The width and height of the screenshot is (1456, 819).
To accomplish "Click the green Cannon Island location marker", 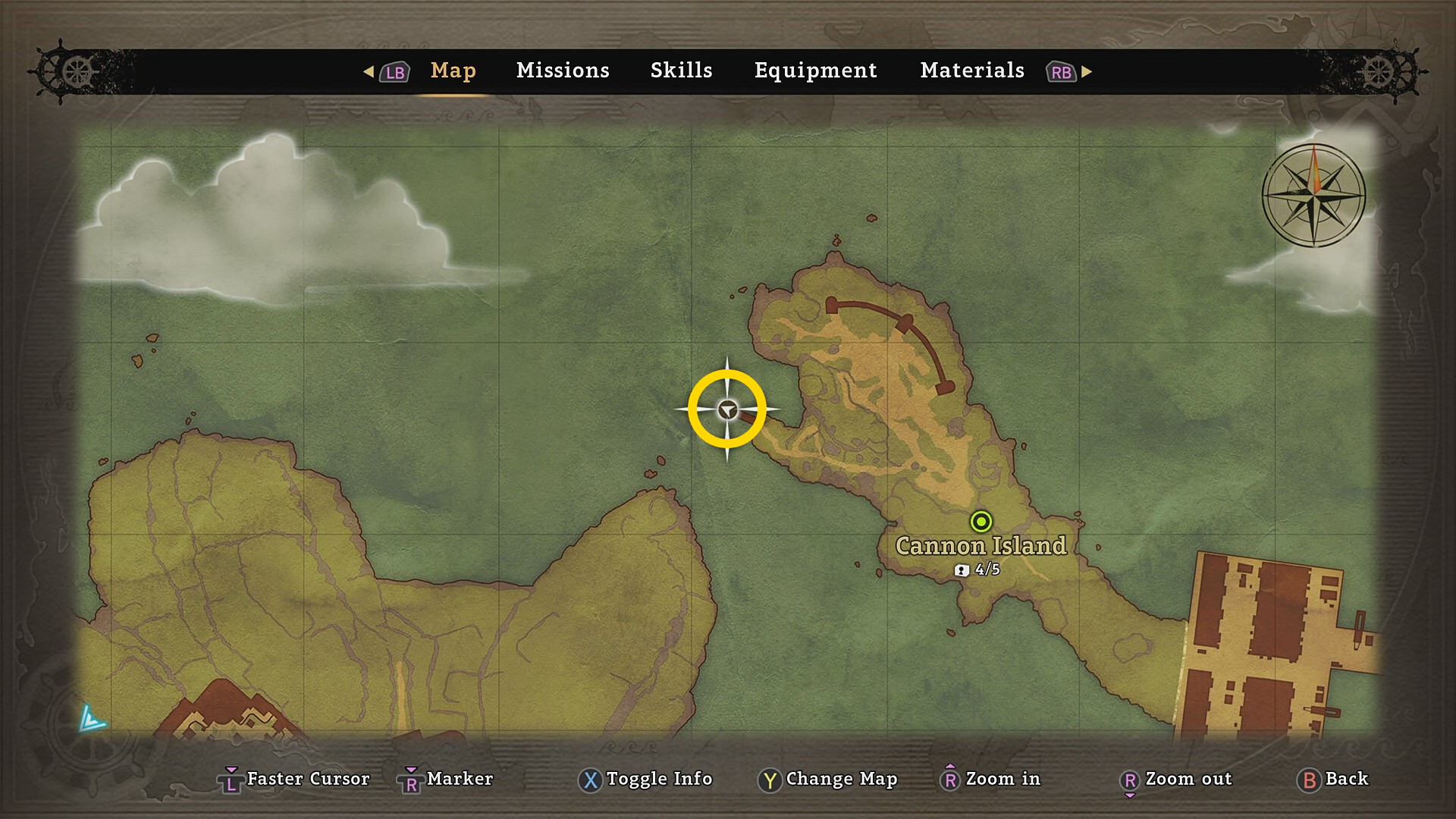I will click(981, 522).
